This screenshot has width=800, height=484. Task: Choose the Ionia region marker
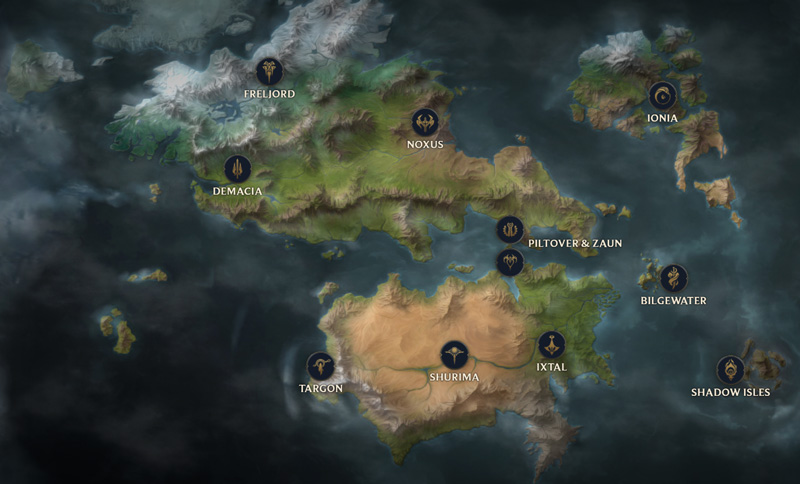662,96
